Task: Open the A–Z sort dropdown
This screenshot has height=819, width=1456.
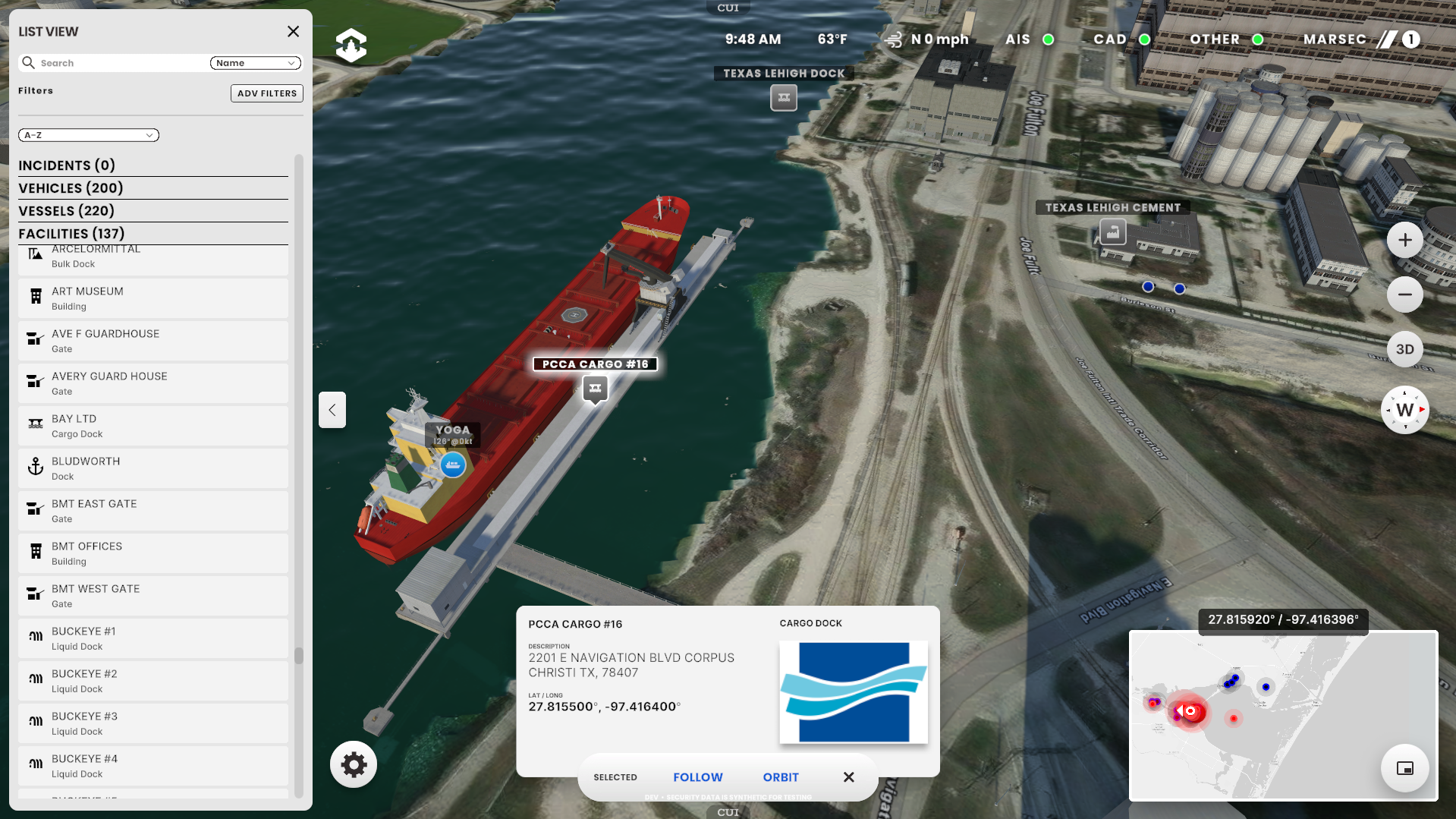Action: pyautogui.click(x=88, y=135)
